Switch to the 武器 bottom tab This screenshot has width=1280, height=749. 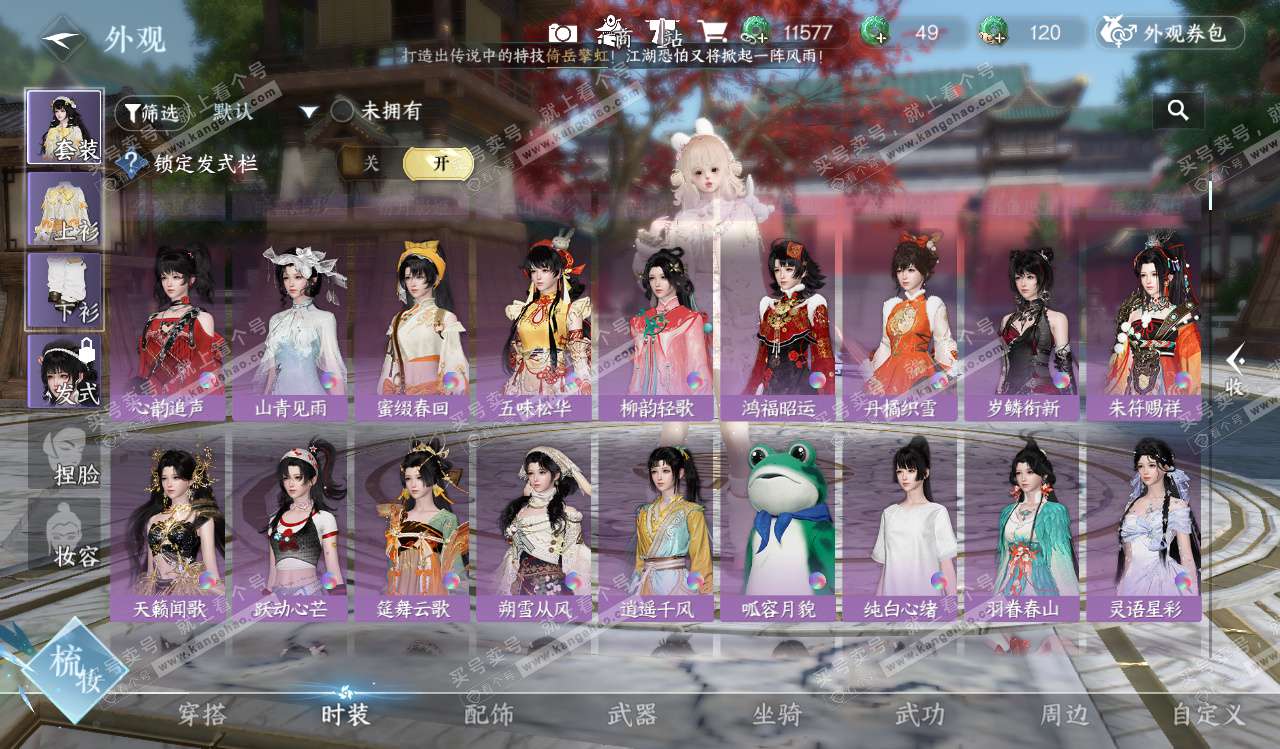coord(632,714)
